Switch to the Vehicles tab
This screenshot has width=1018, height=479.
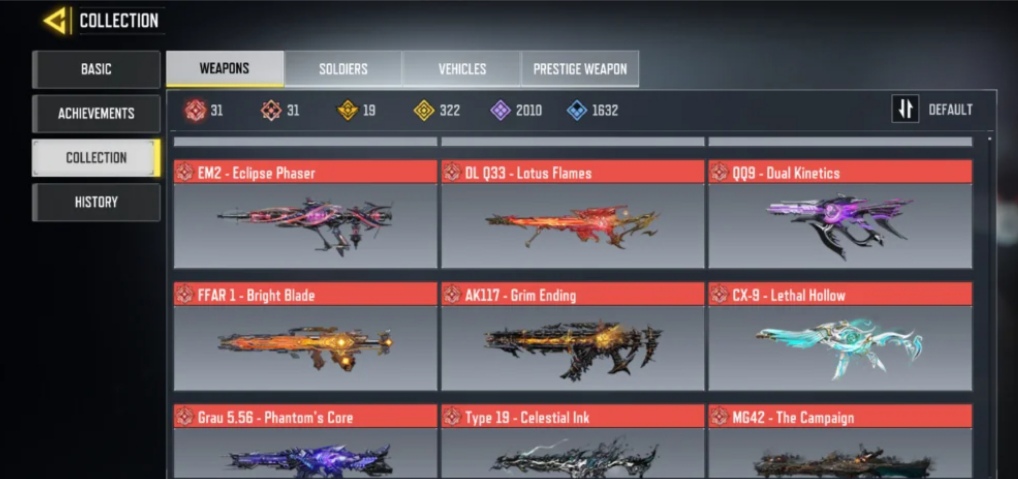tap(462, 69)
